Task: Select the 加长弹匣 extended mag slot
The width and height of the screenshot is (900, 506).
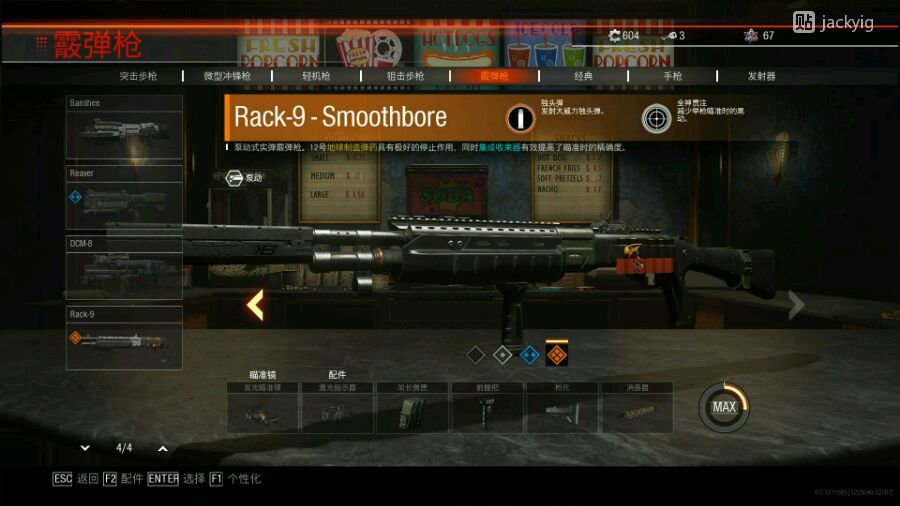Action: click(412, 408)
